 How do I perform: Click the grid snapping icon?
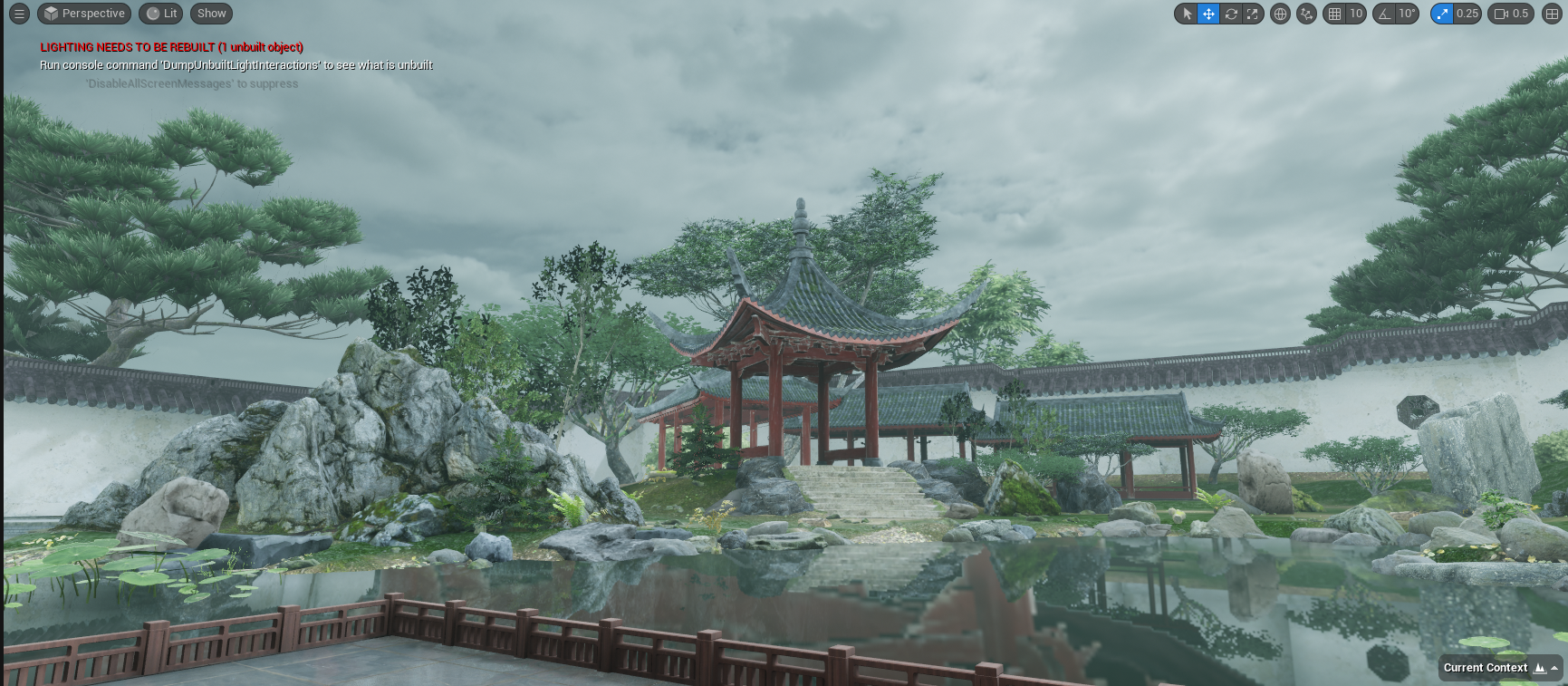coord(1334,14)
